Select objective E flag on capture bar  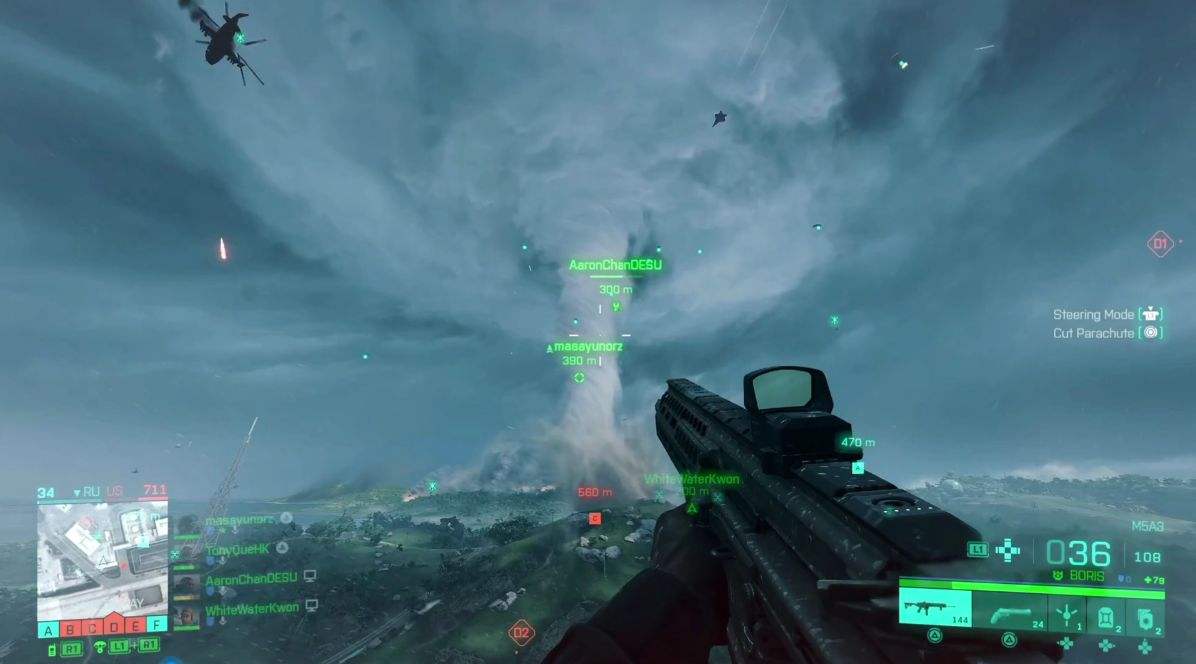coord(133,629)
